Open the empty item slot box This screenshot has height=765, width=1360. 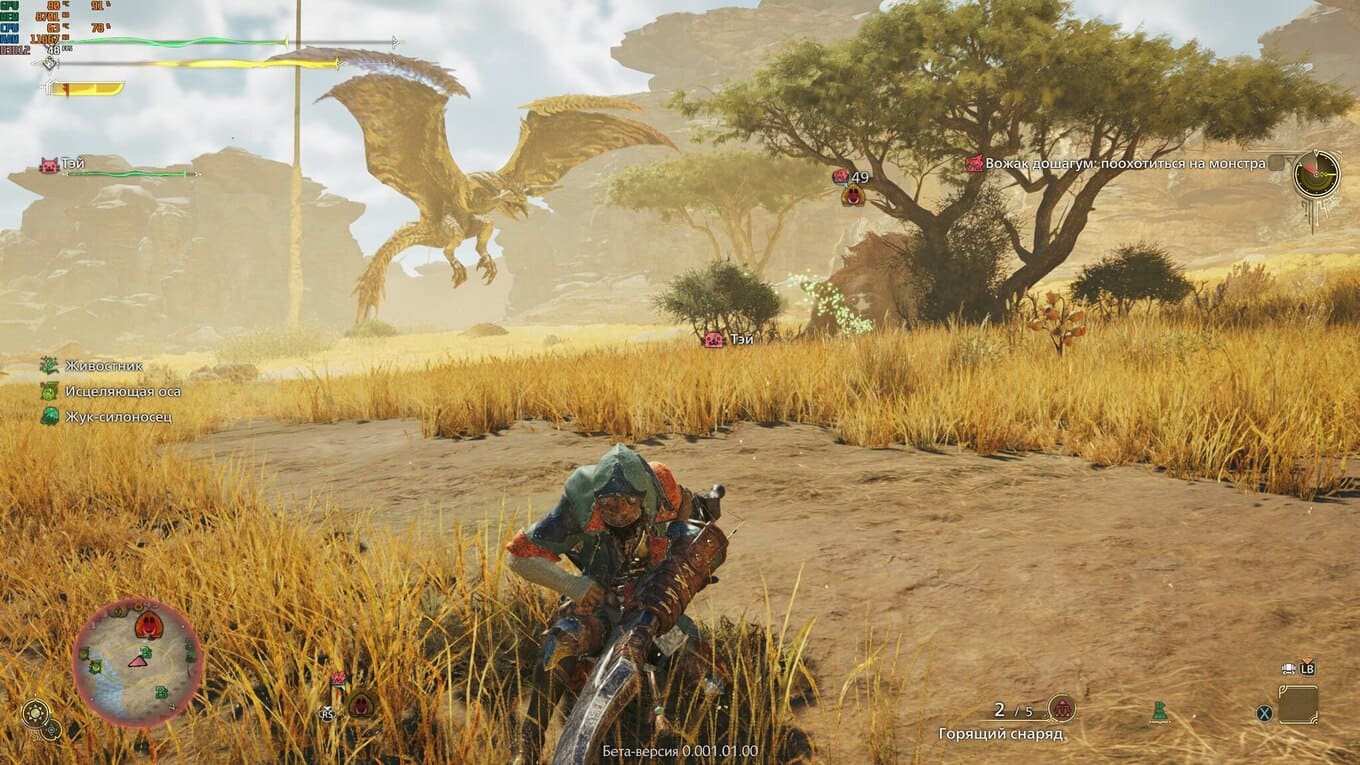(1297, 704)
